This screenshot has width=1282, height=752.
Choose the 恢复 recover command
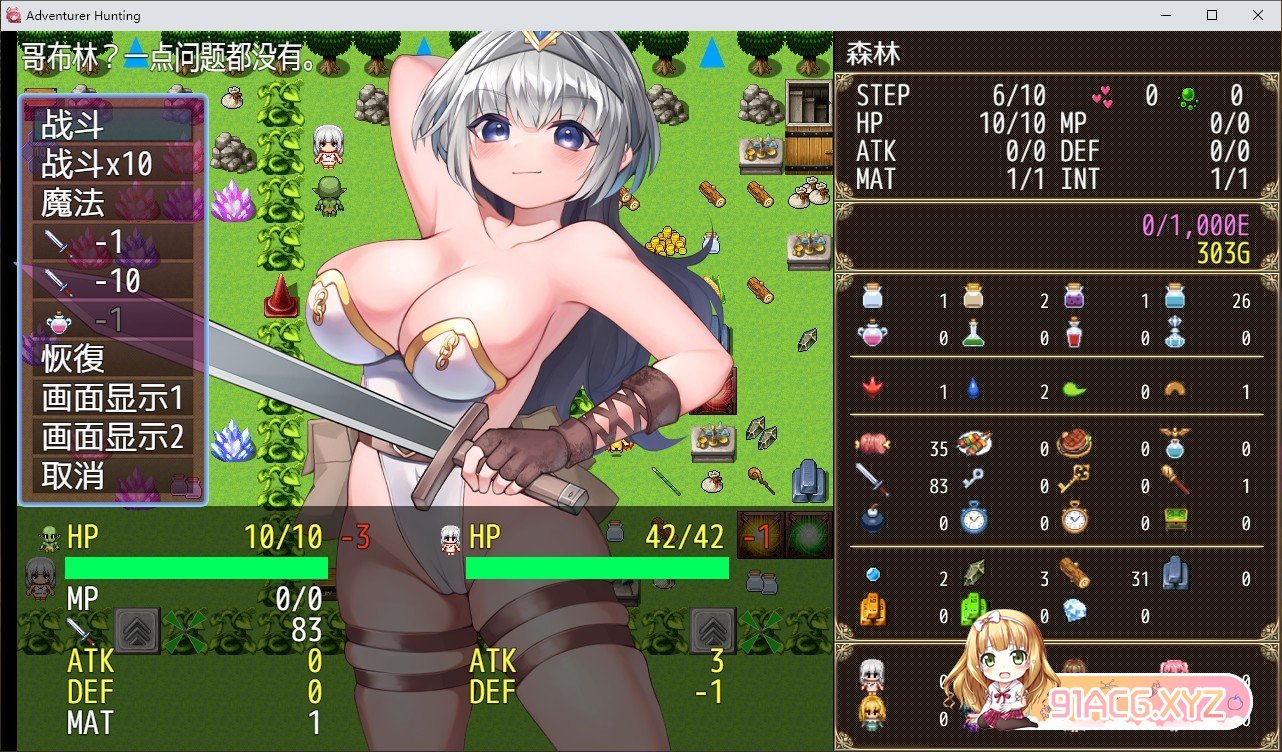click(112, 358)
